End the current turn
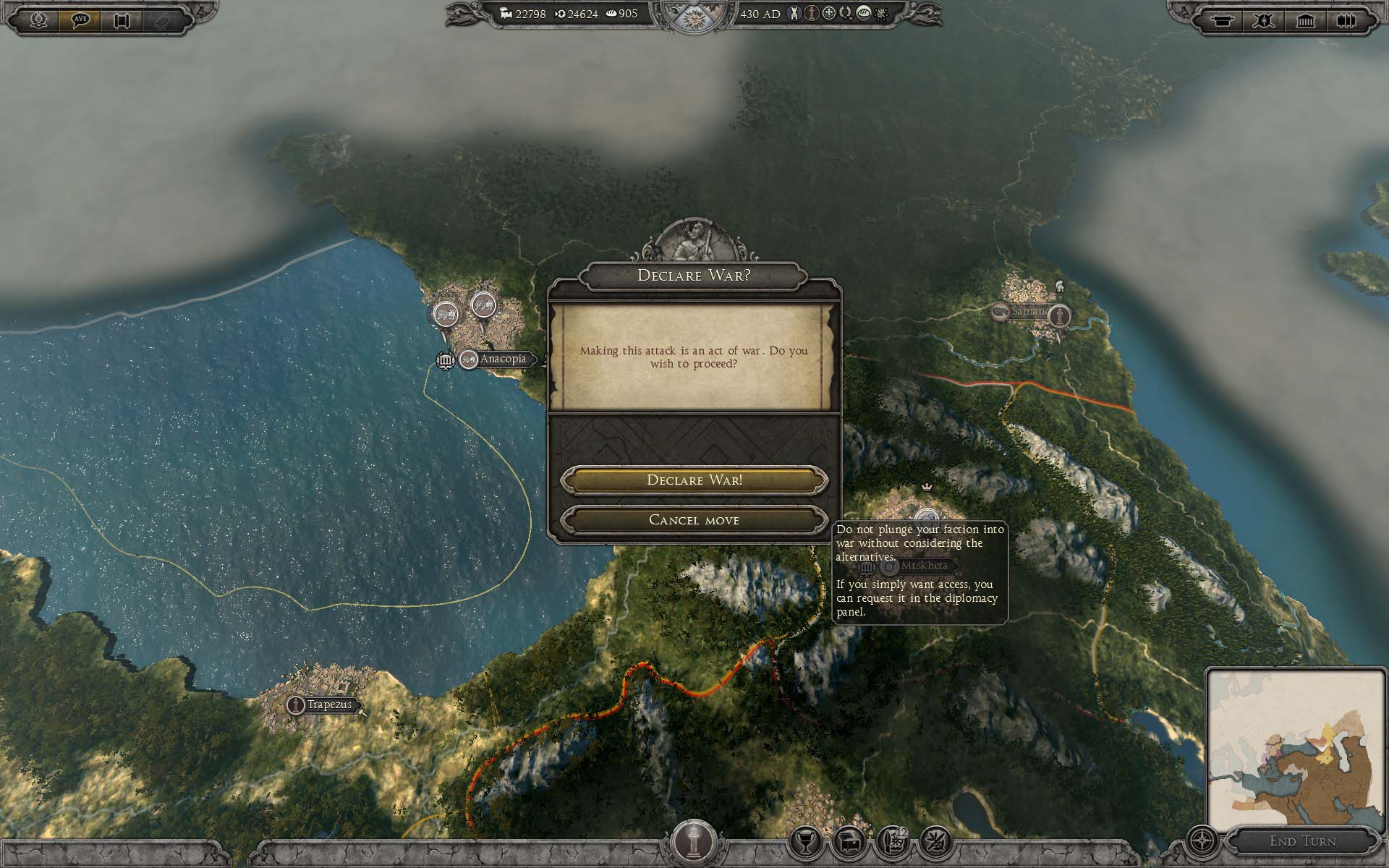 pyautogui.click(x=1303, y=841)
